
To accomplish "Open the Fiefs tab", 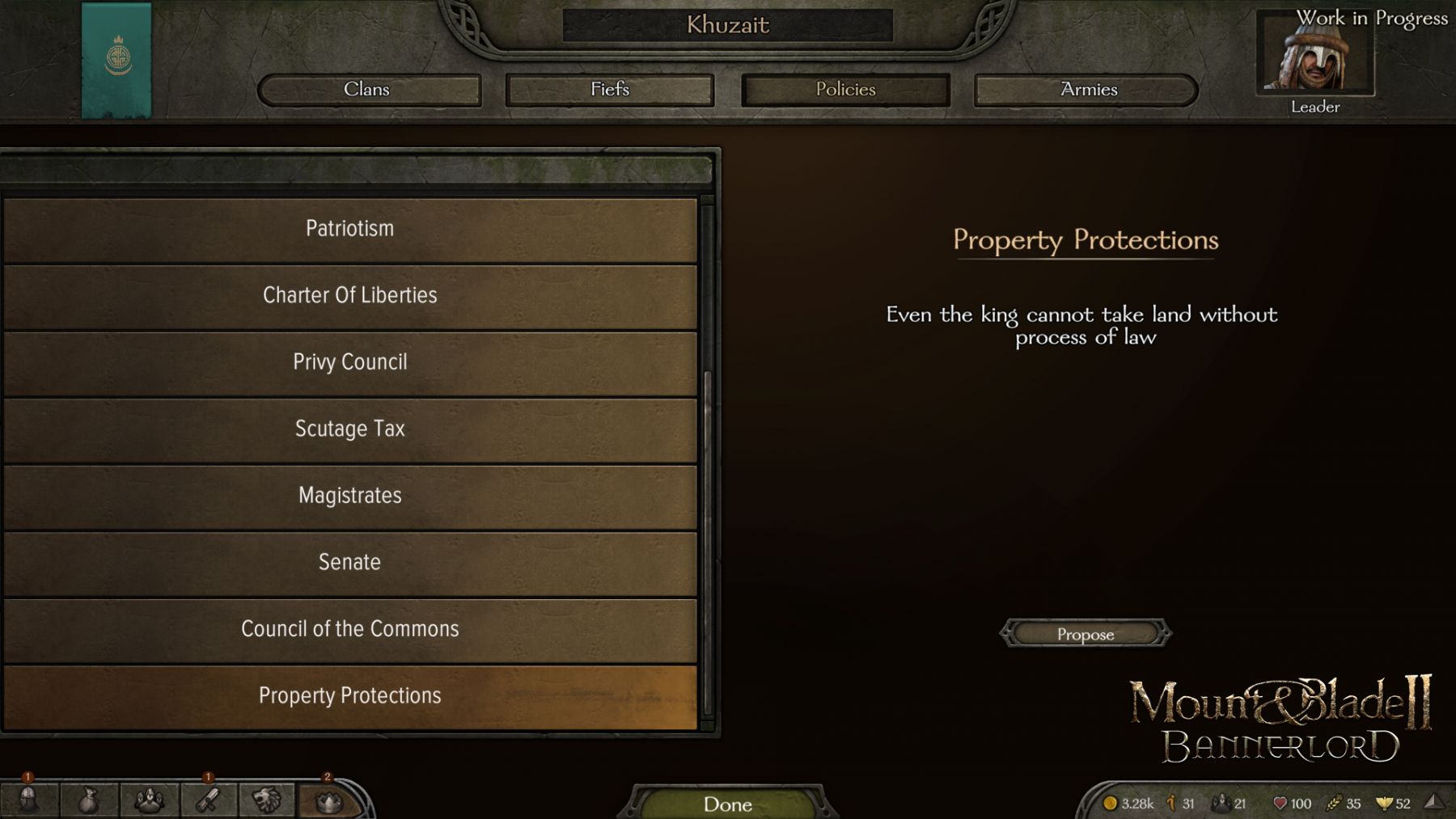I will [609, 90].
